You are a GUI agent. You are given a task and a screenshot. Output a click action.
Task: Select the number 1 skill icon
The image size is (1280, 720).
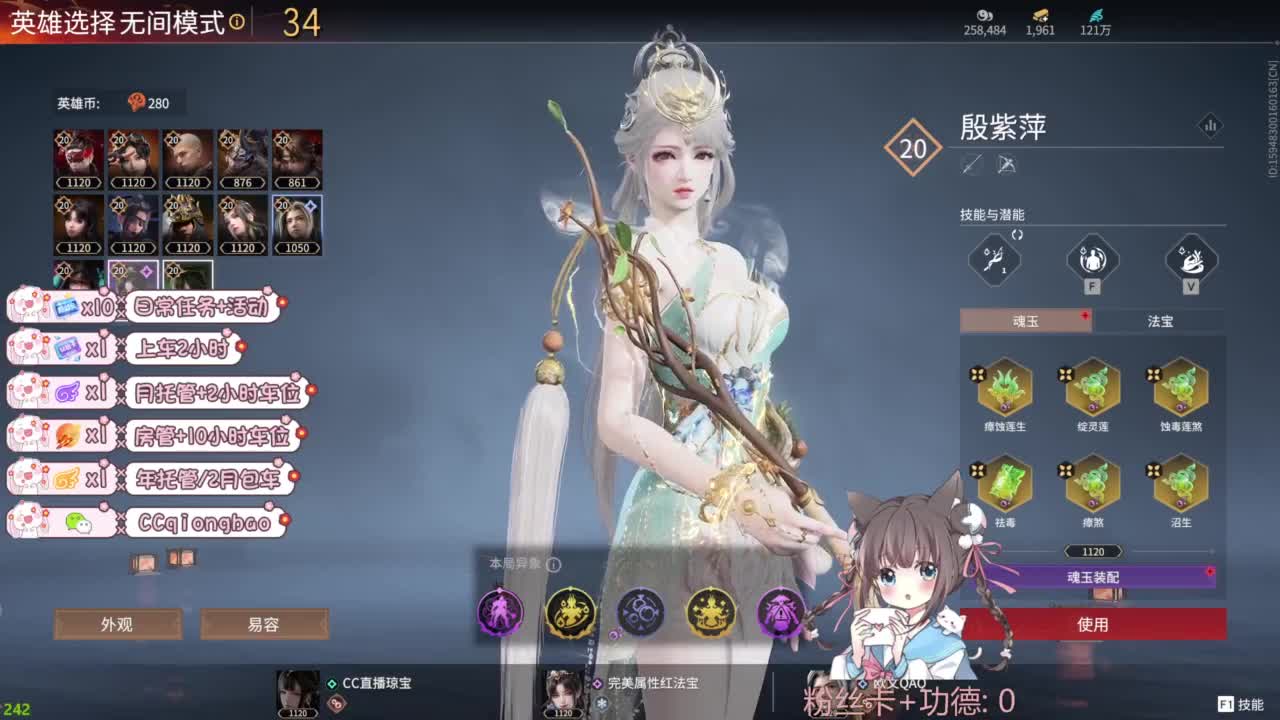[x=995, y=260]
